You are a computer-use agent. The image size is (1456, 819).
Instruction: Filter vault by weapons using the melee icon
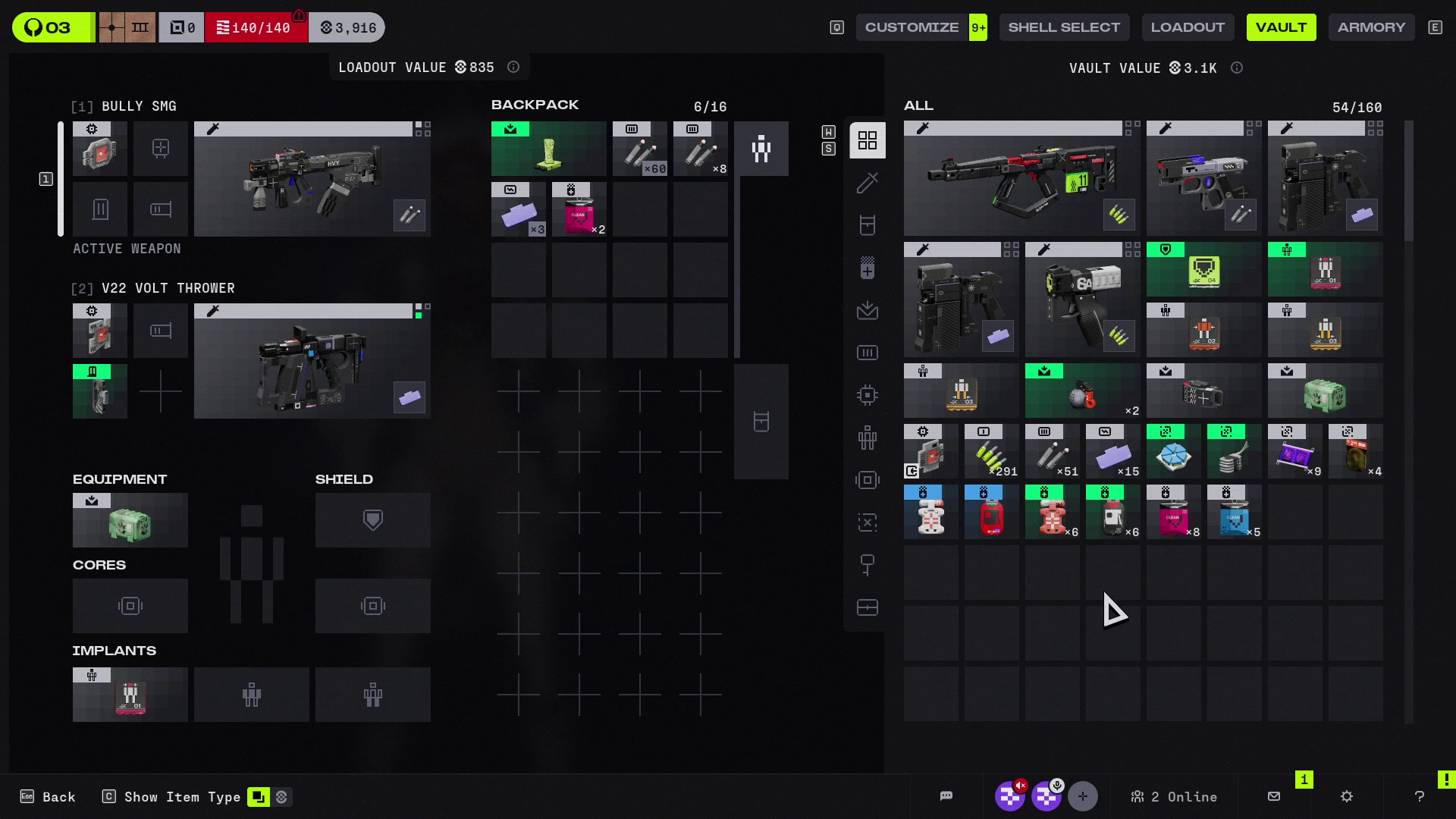click(x=867, y=183)
